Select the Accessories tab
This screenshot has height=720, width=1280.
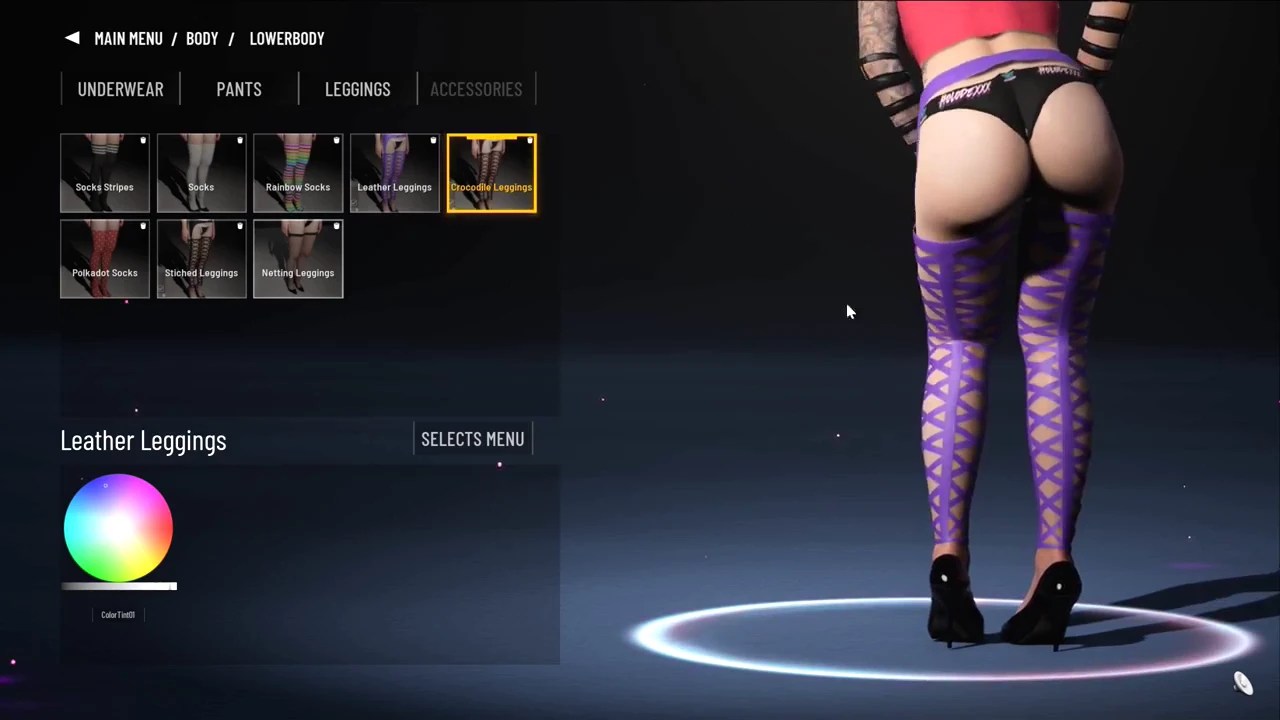[476, 89]
